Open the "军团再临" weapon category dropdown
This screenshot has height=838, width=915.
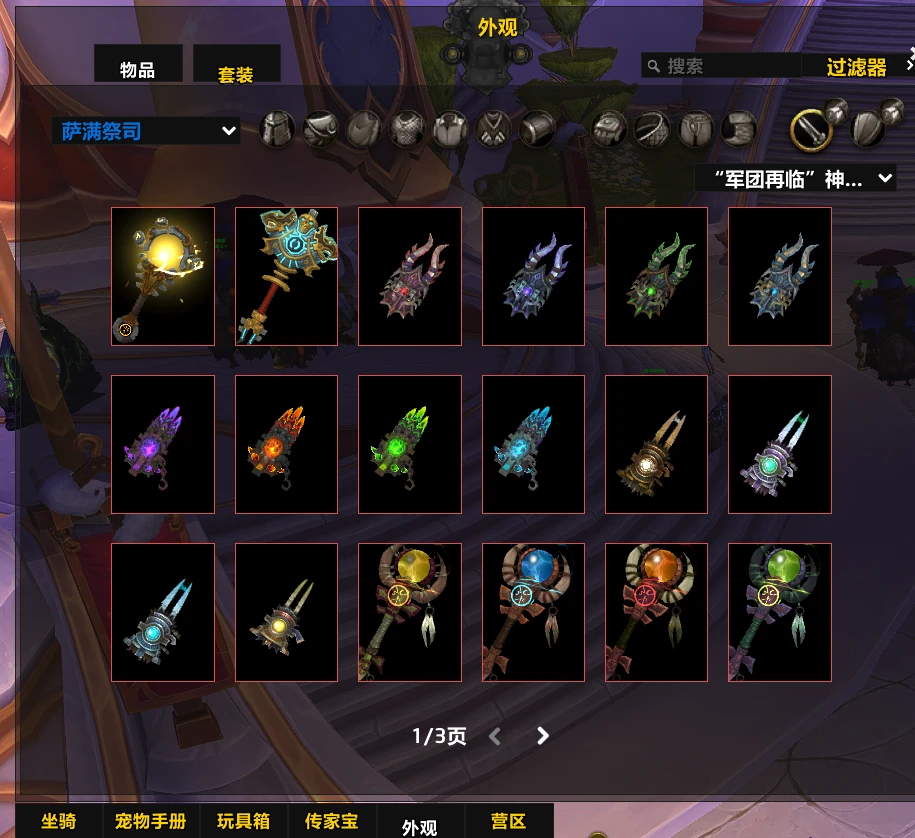[795, 179]
